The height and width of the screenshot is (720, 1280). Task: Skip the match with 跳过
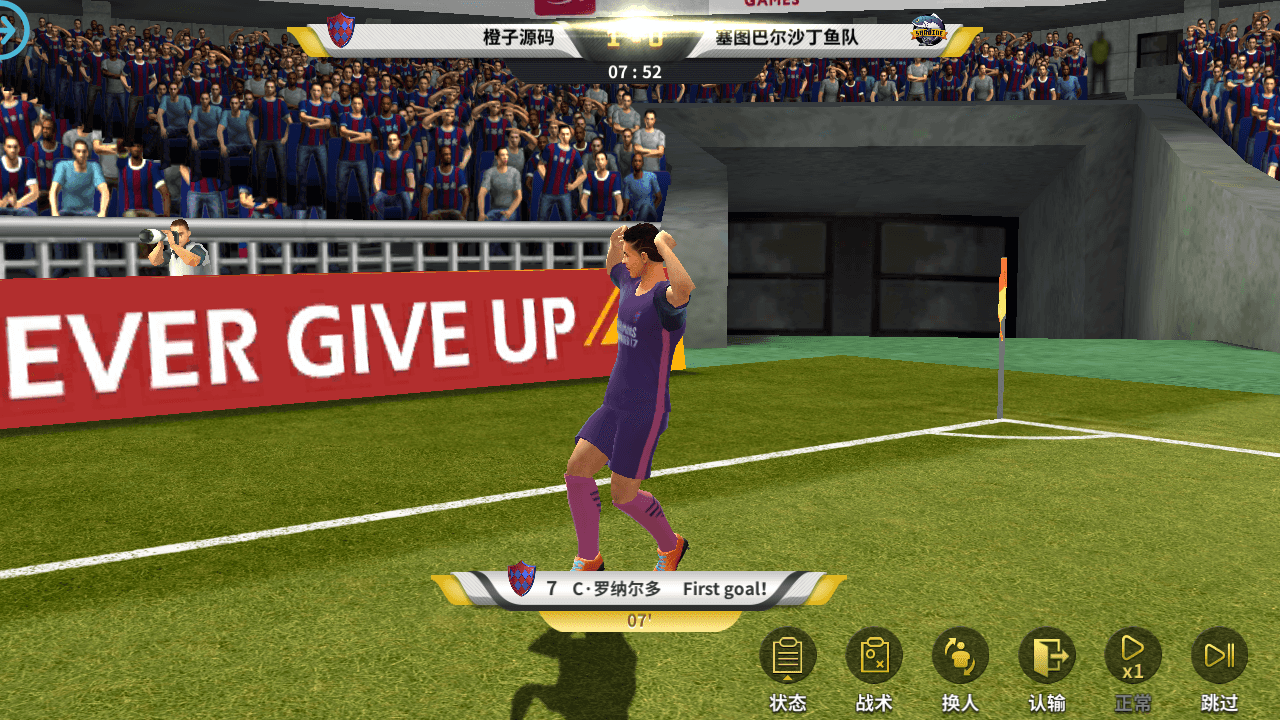(x=1220, y=657)
